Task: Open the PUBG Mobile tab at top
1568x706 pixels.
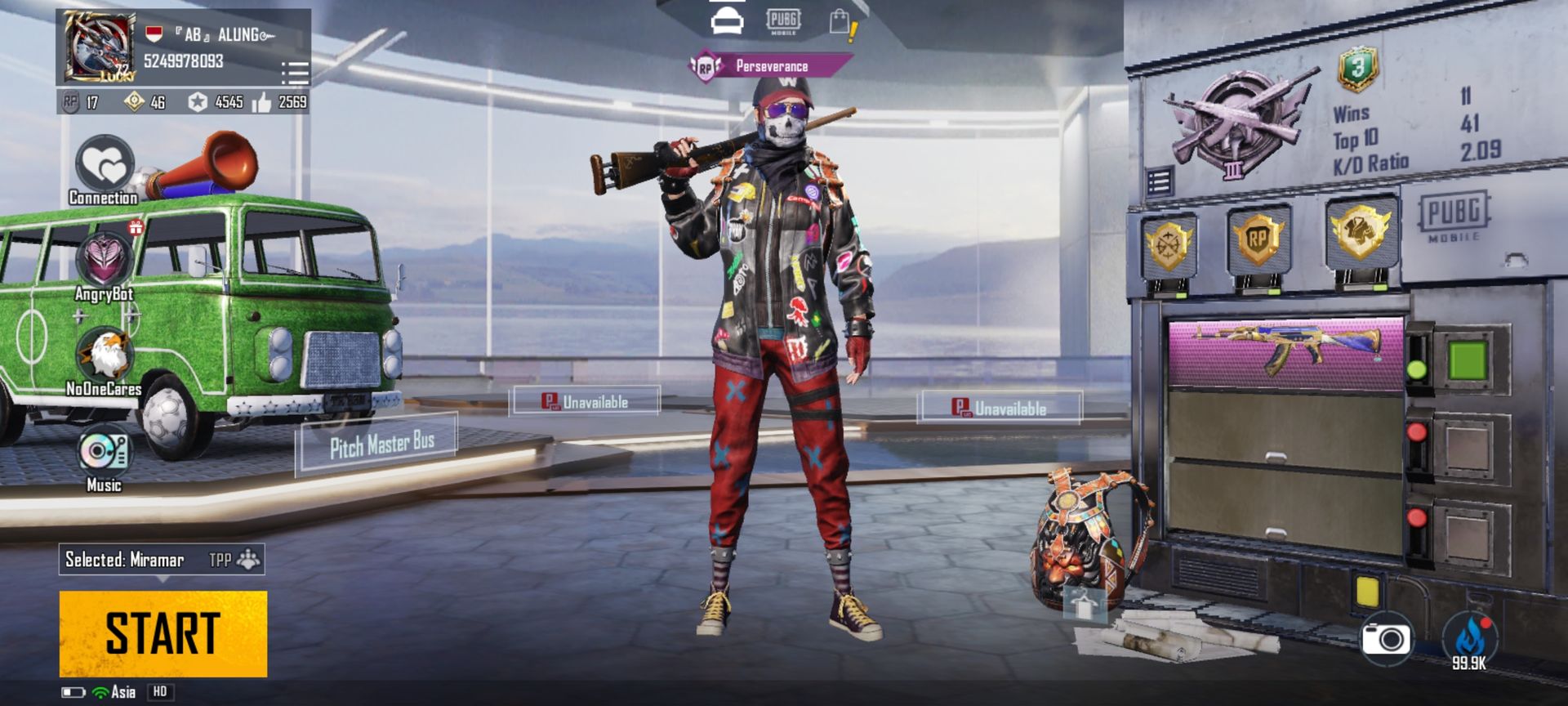Action: pos(782,21)
